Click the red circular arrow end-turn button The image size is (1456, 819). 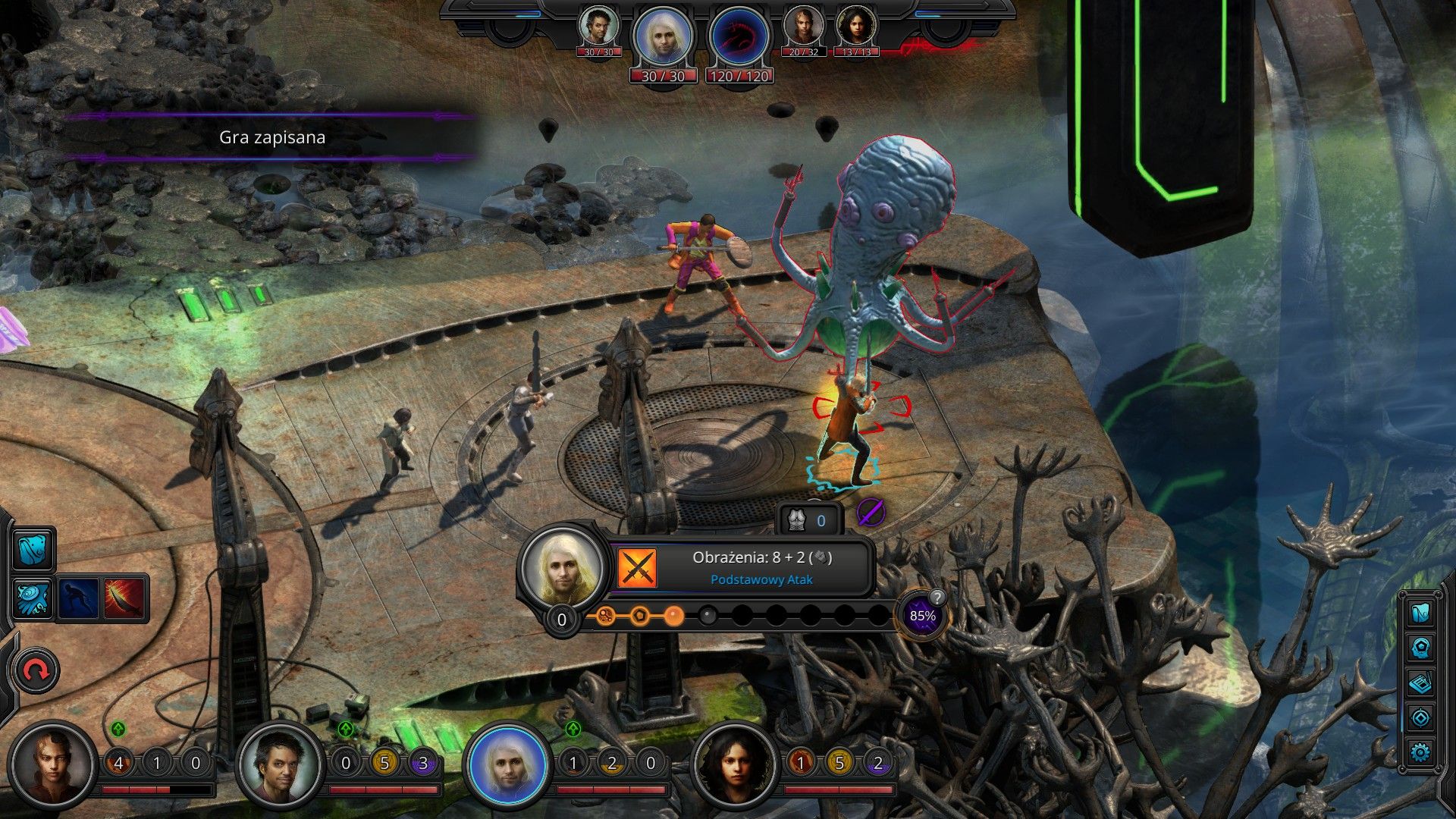point(36,670)
